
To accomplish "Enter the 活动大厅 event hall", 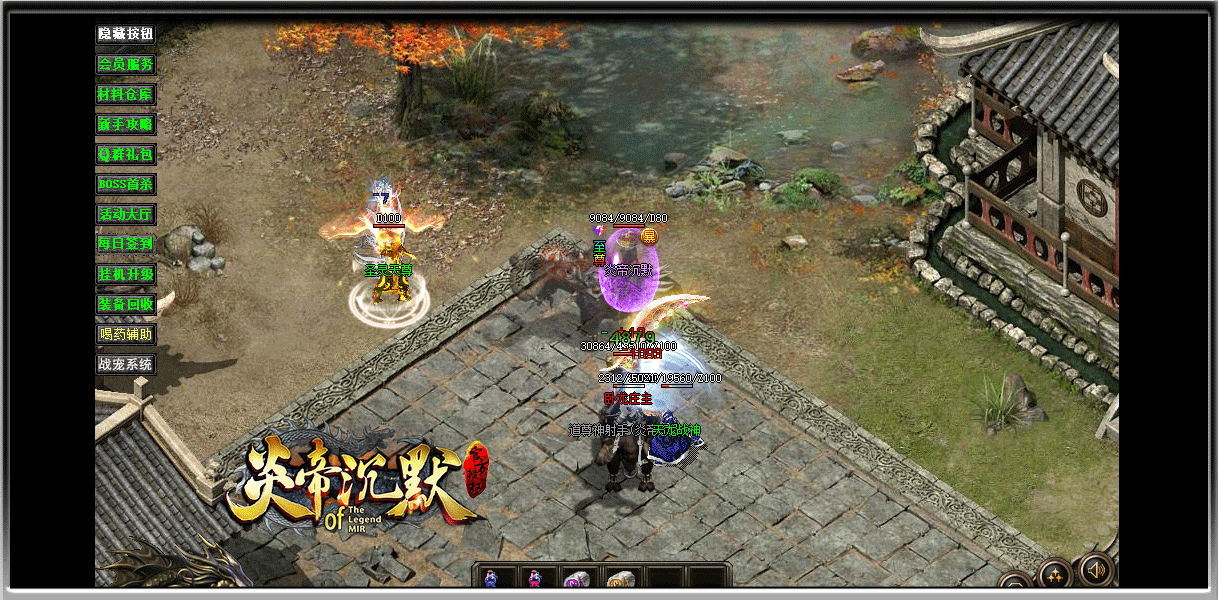I will (126, 214).
